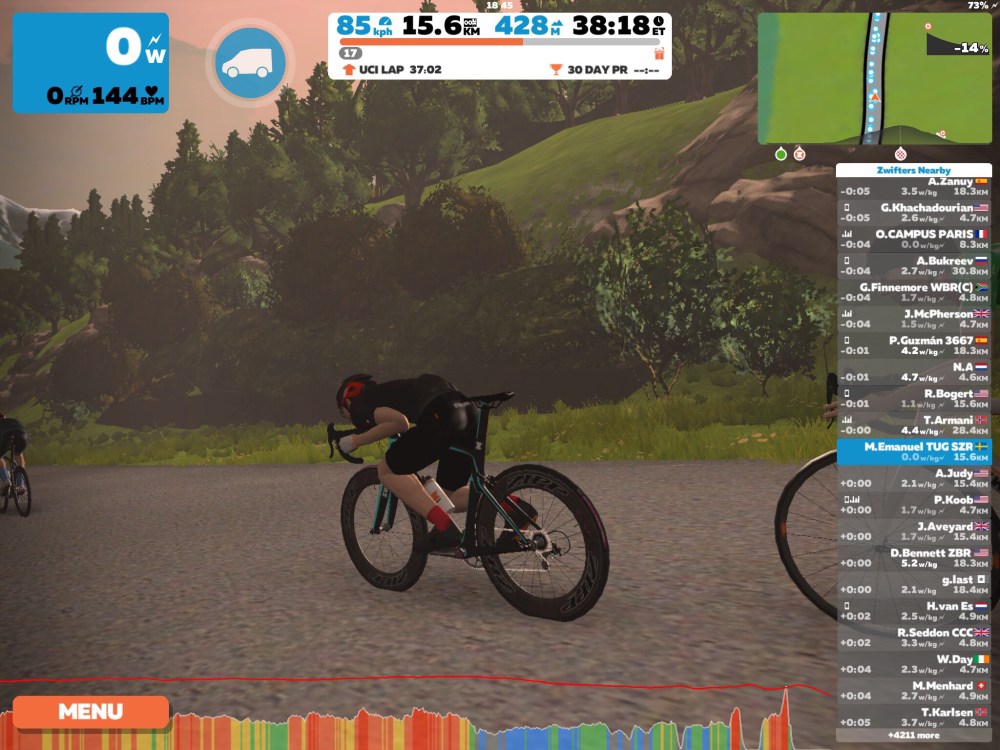The height and width of the screenshot is (750, 1000).
Task: Choose A.Judy rider entry
Action: point(914,478)
